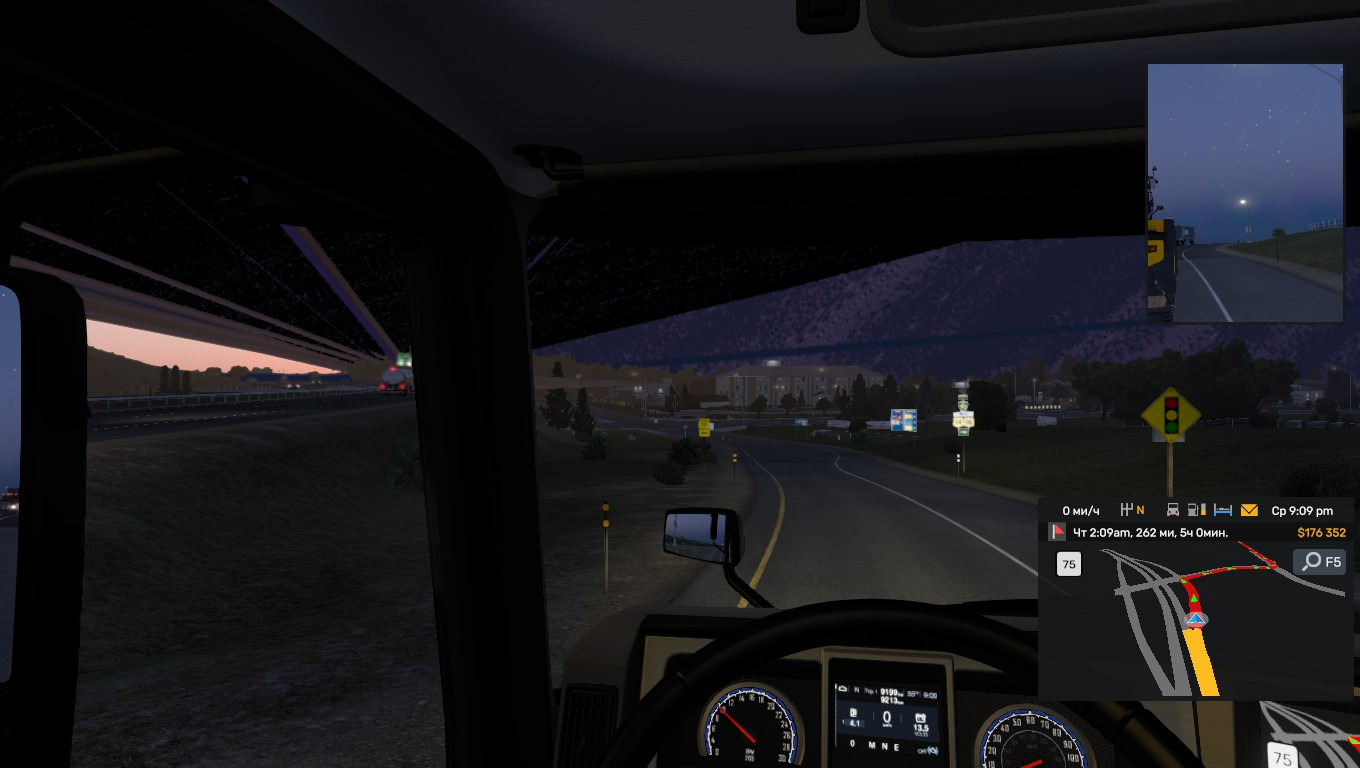Screen dimensions: 1360x768
Task: Open the yellow mail envelope icon
Action: tap(1249, 510)
